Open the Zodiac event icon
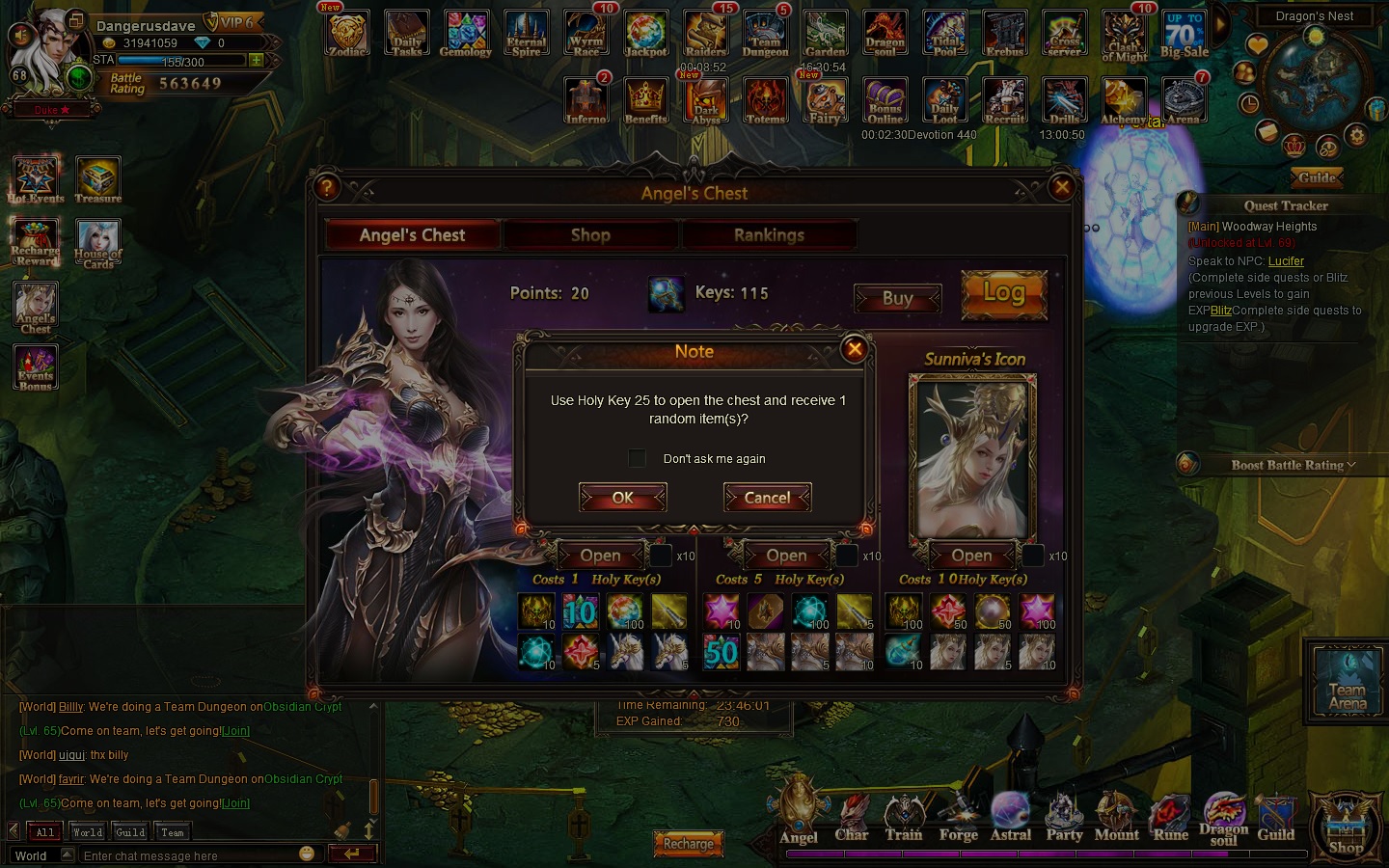 click(347, 35)
